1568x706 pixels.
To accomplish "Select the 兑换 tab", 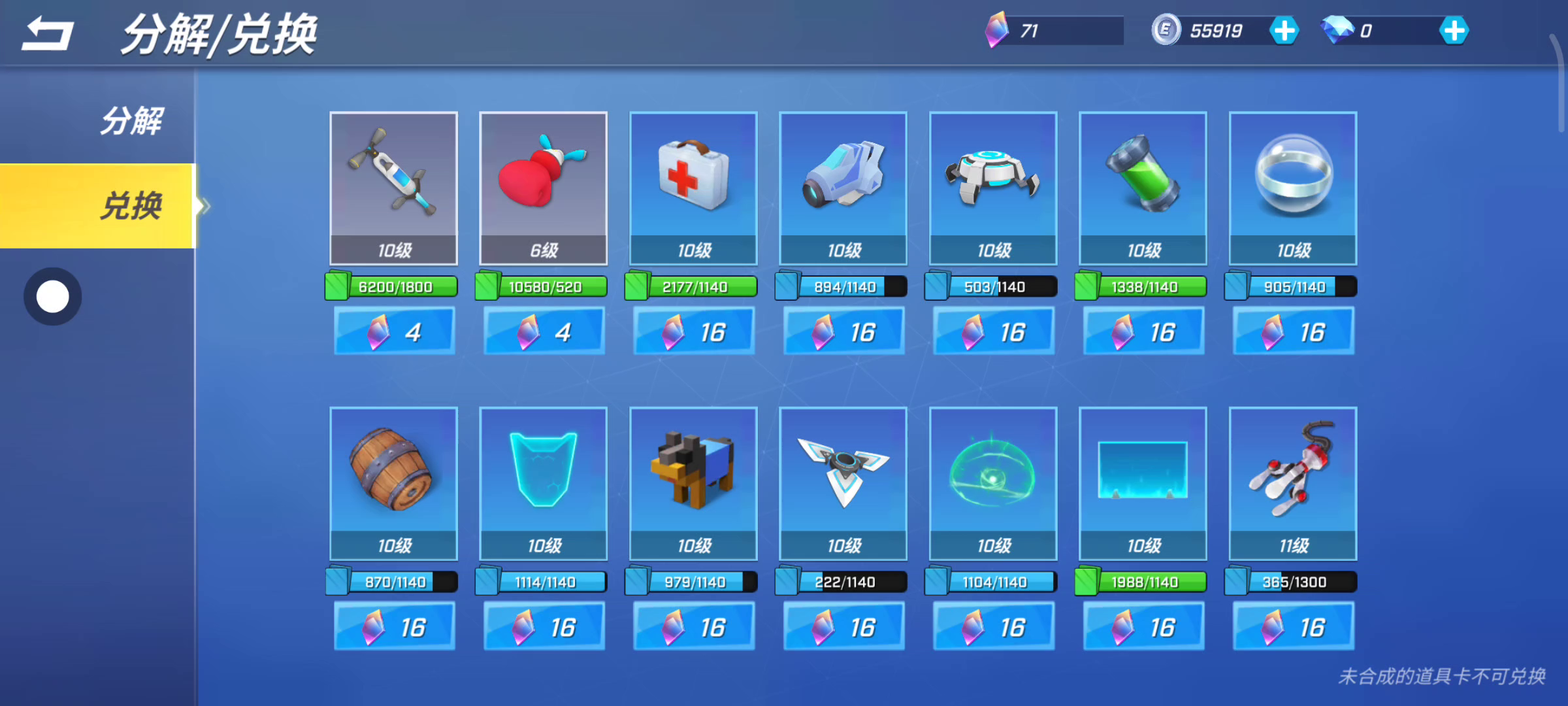I will click(131, 206).
